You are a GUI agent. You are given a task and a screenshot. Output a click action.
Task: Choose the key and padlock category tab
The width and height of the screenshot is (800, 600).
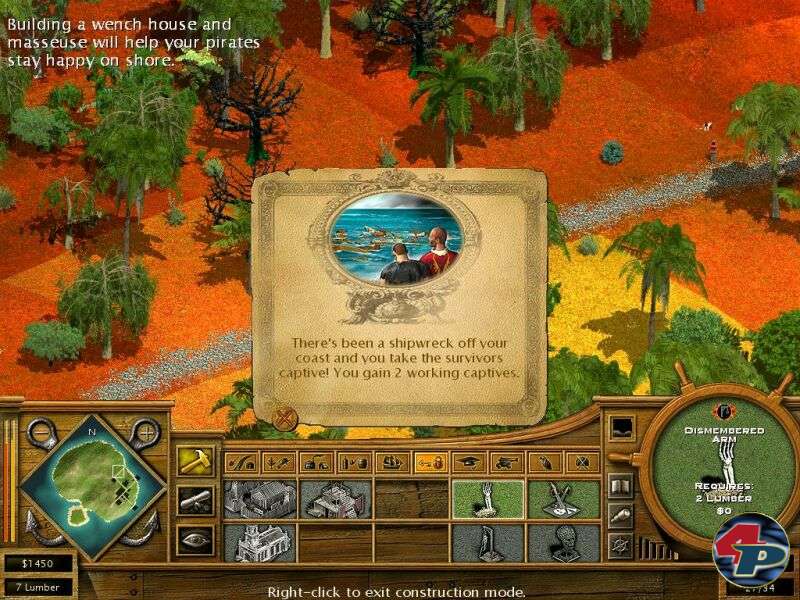point(431,463)
